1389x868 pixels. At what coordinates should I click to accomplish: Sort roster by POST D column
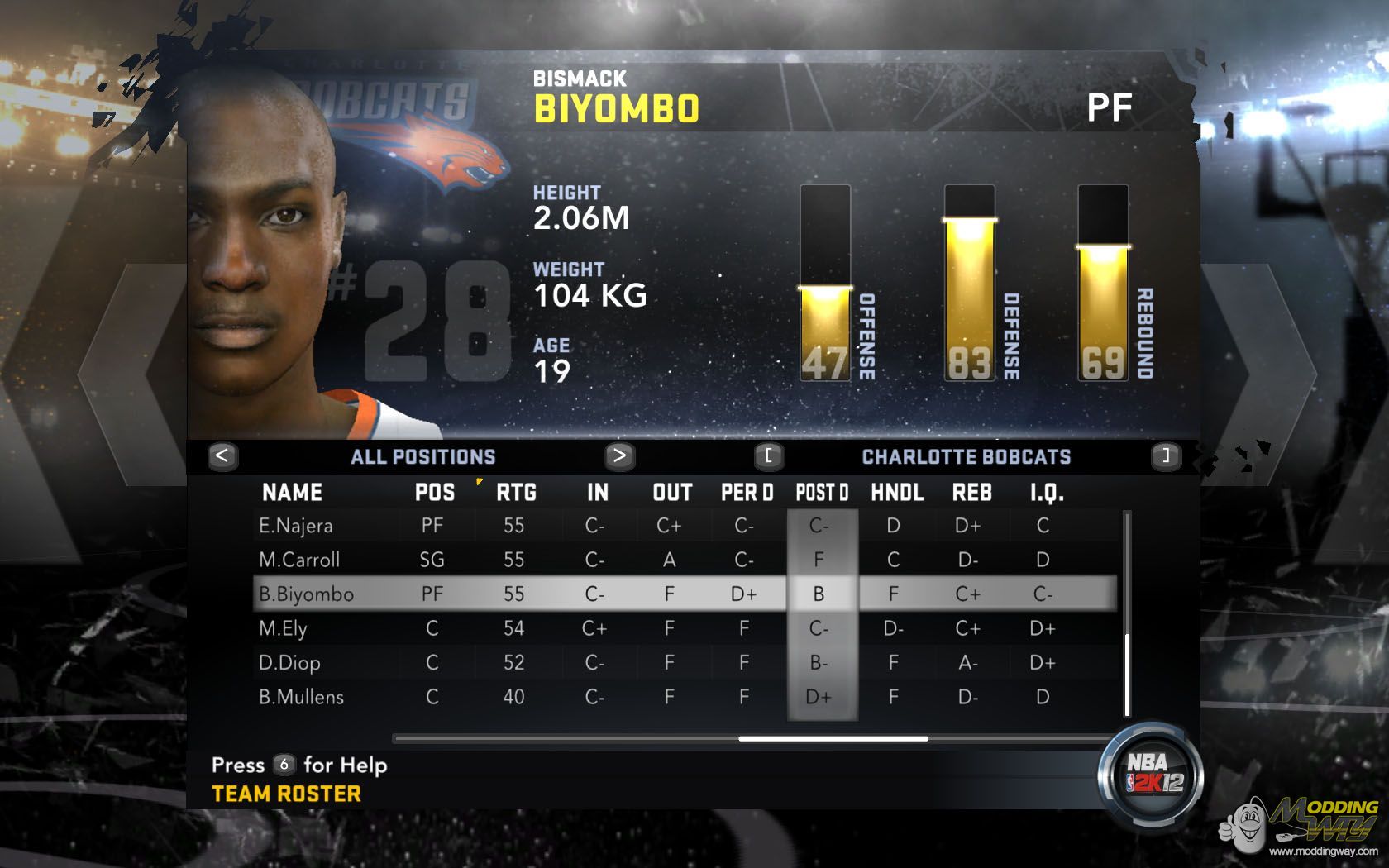coord(822,493)
